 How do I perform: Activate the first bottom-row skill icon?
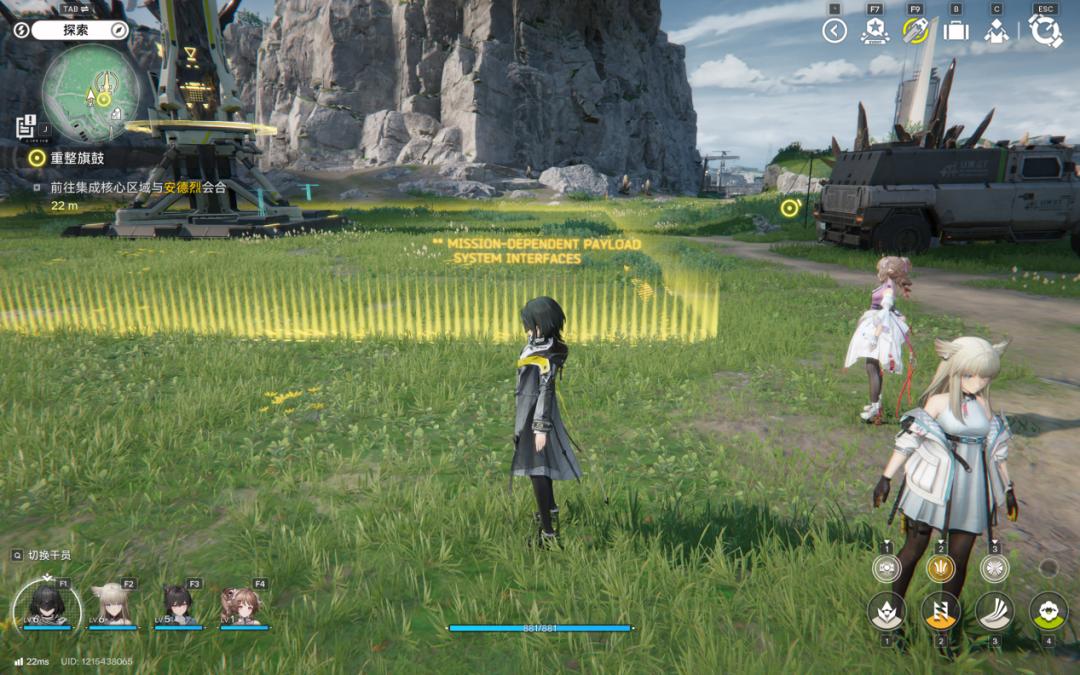coord(886,611)
